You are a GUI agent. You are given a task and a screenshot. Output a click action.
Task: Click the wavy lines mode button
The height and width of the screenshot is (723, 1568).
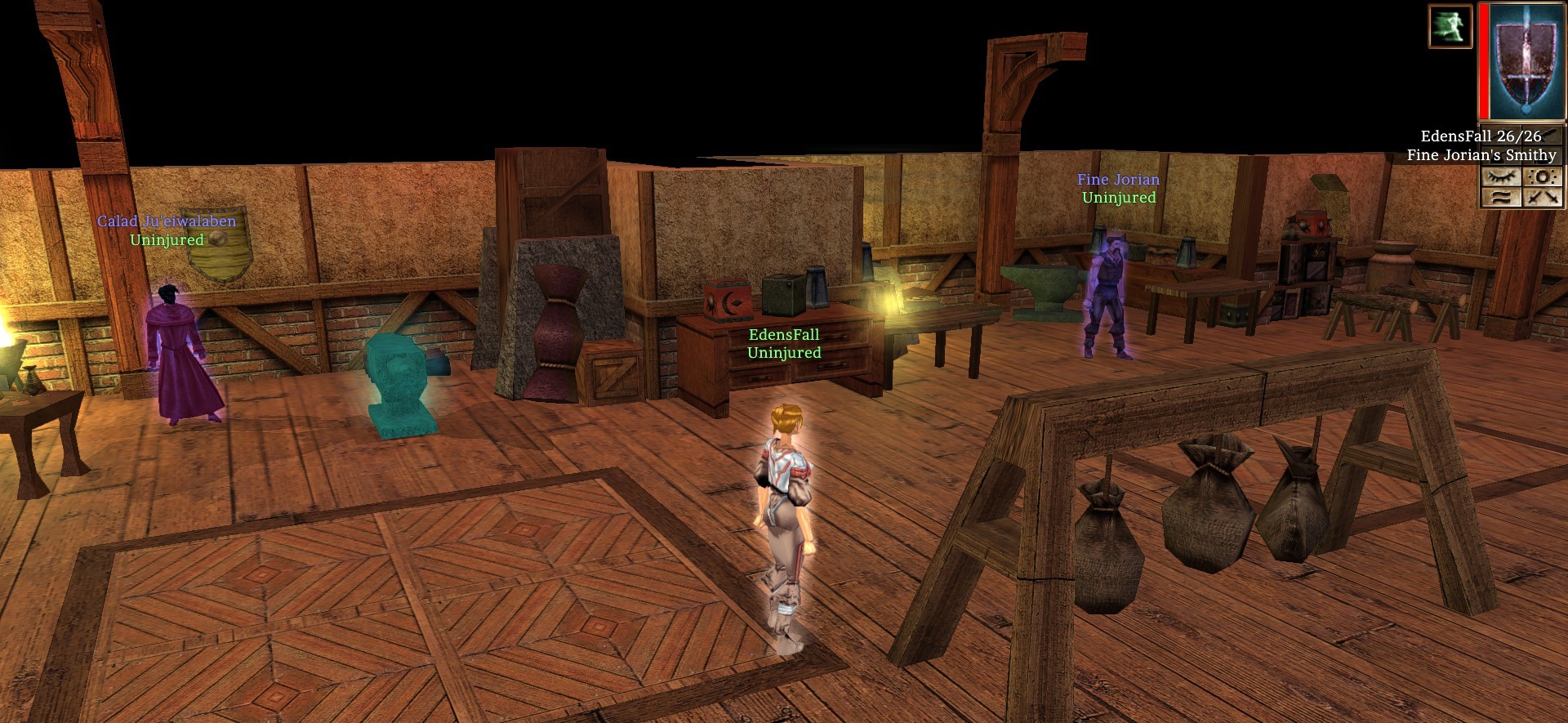pos(1501,197)
